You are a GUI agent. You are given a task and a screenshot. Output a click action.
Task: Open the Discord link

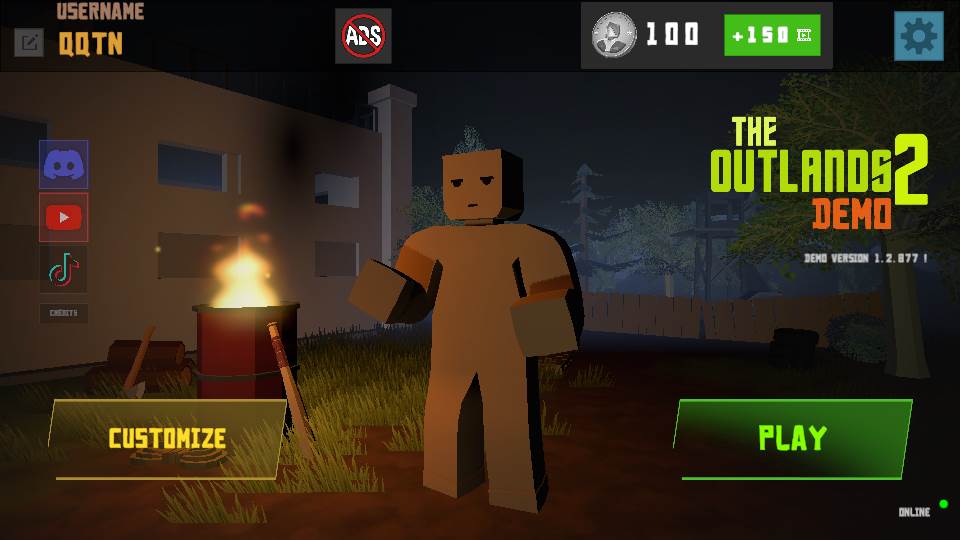64,165
